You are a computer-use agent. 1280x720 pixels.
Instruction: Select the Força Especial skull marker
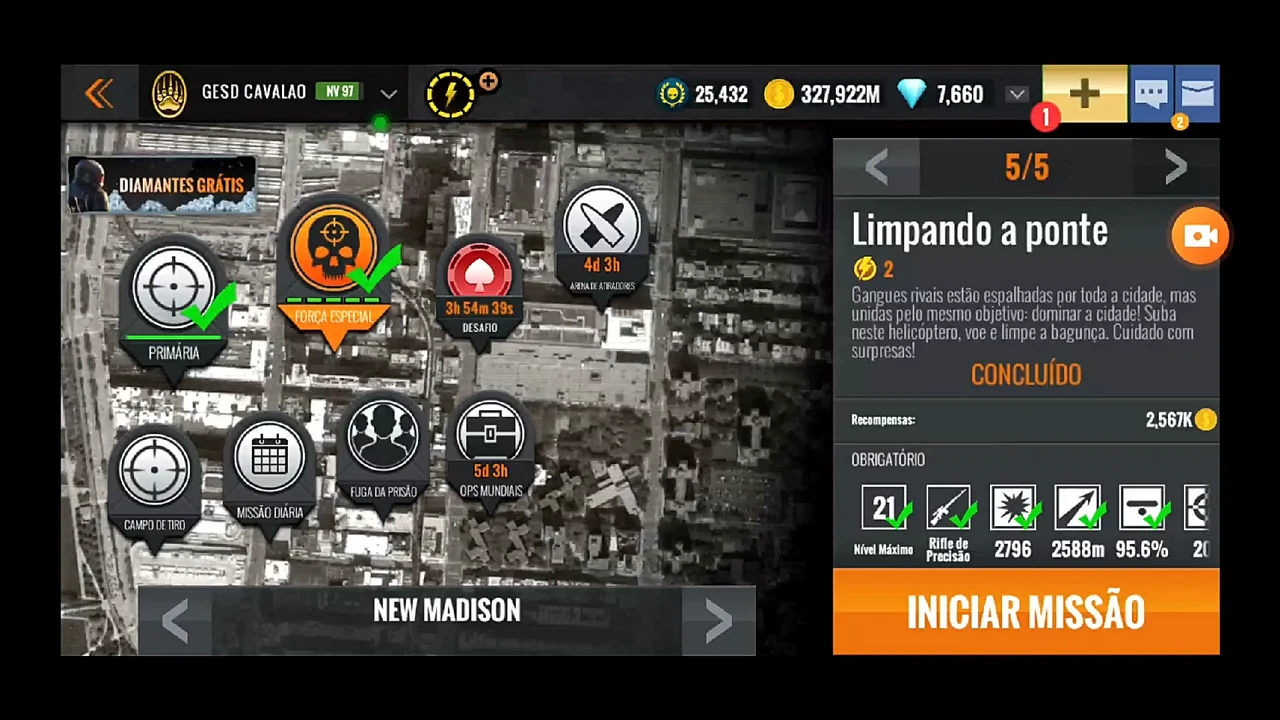[x=334, y=250]
